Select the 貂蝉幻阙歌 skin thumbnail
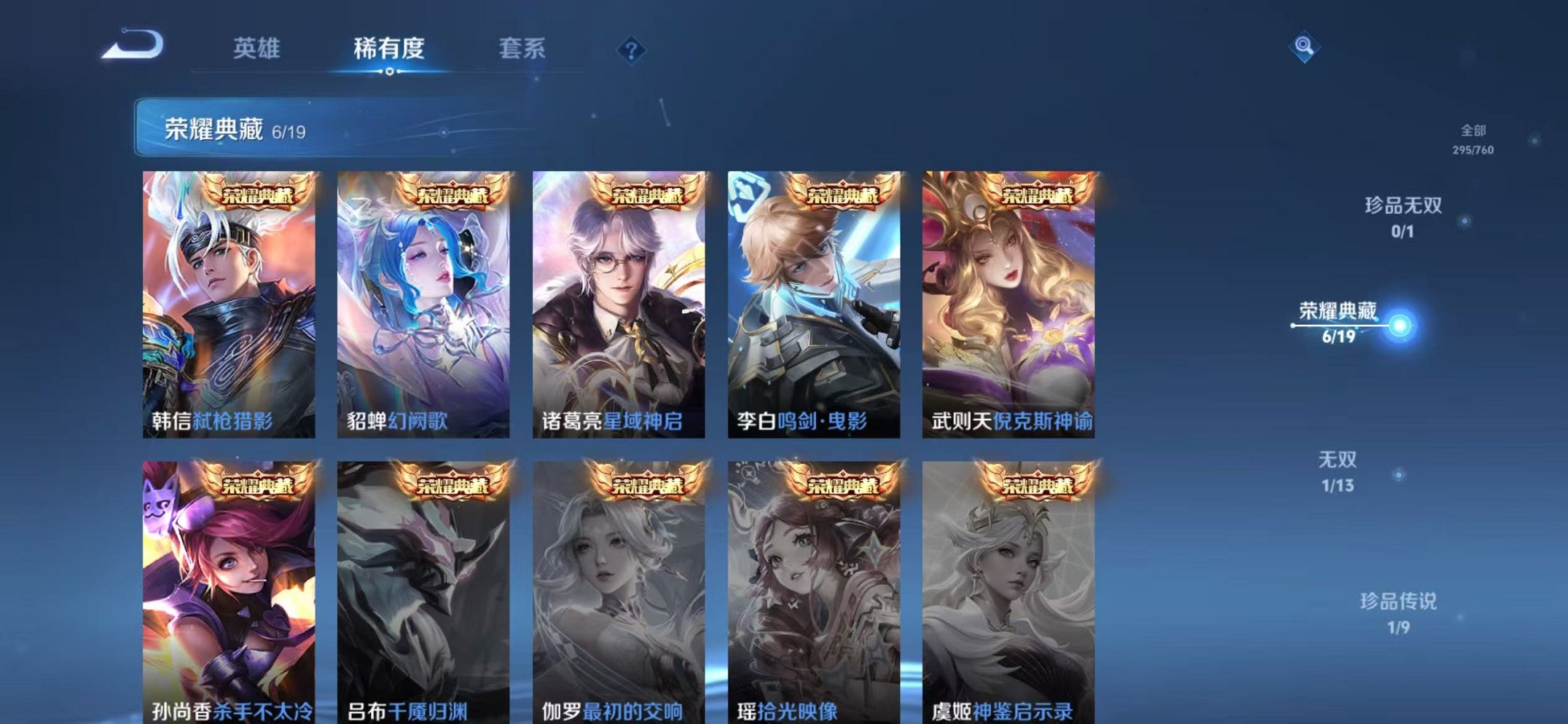This screenshot has width=1568, height=724. tap(423, 299)
